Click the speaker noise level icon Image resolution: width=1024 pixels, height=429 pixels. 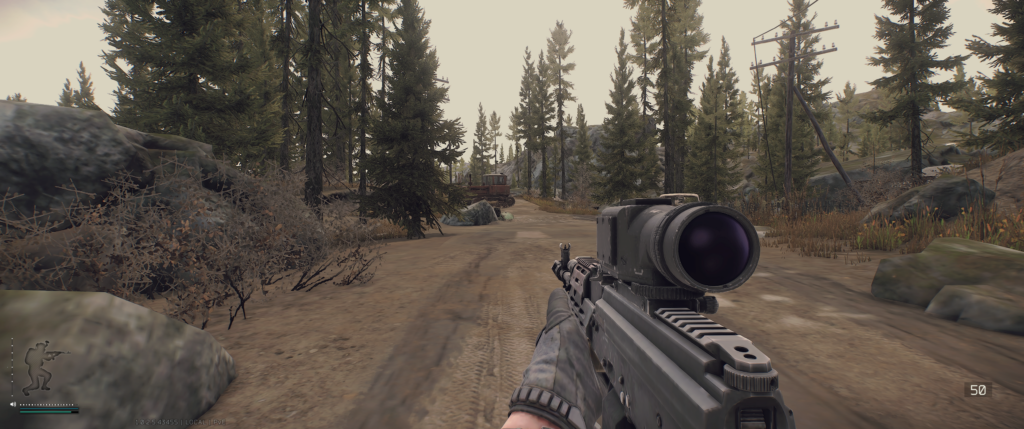pyautogui.click(x=13, y=404)
